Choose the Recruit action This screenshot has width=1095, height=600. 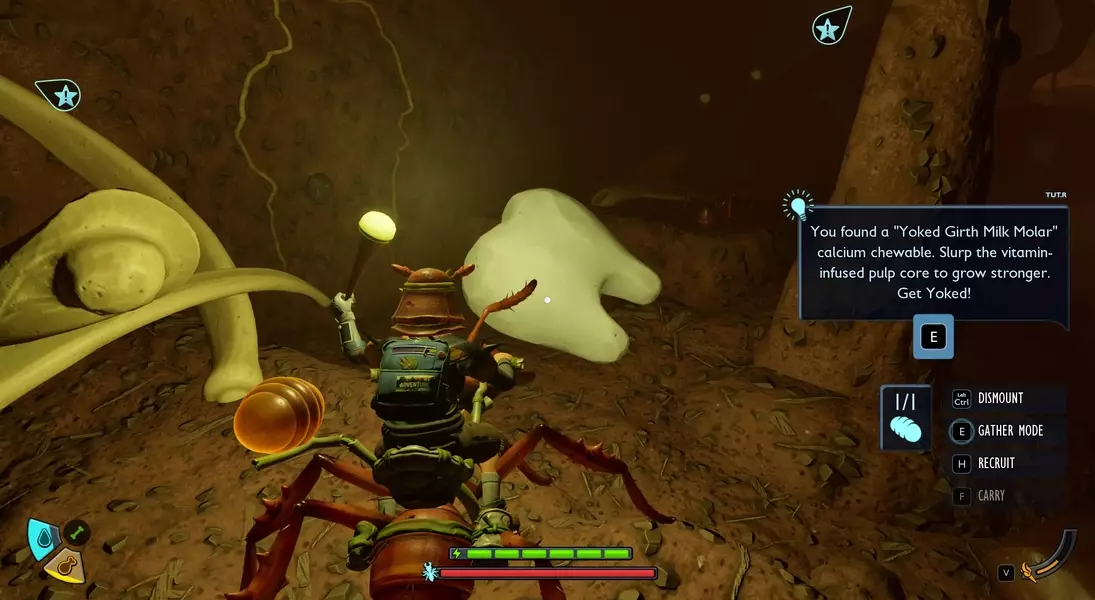point(995,463)
